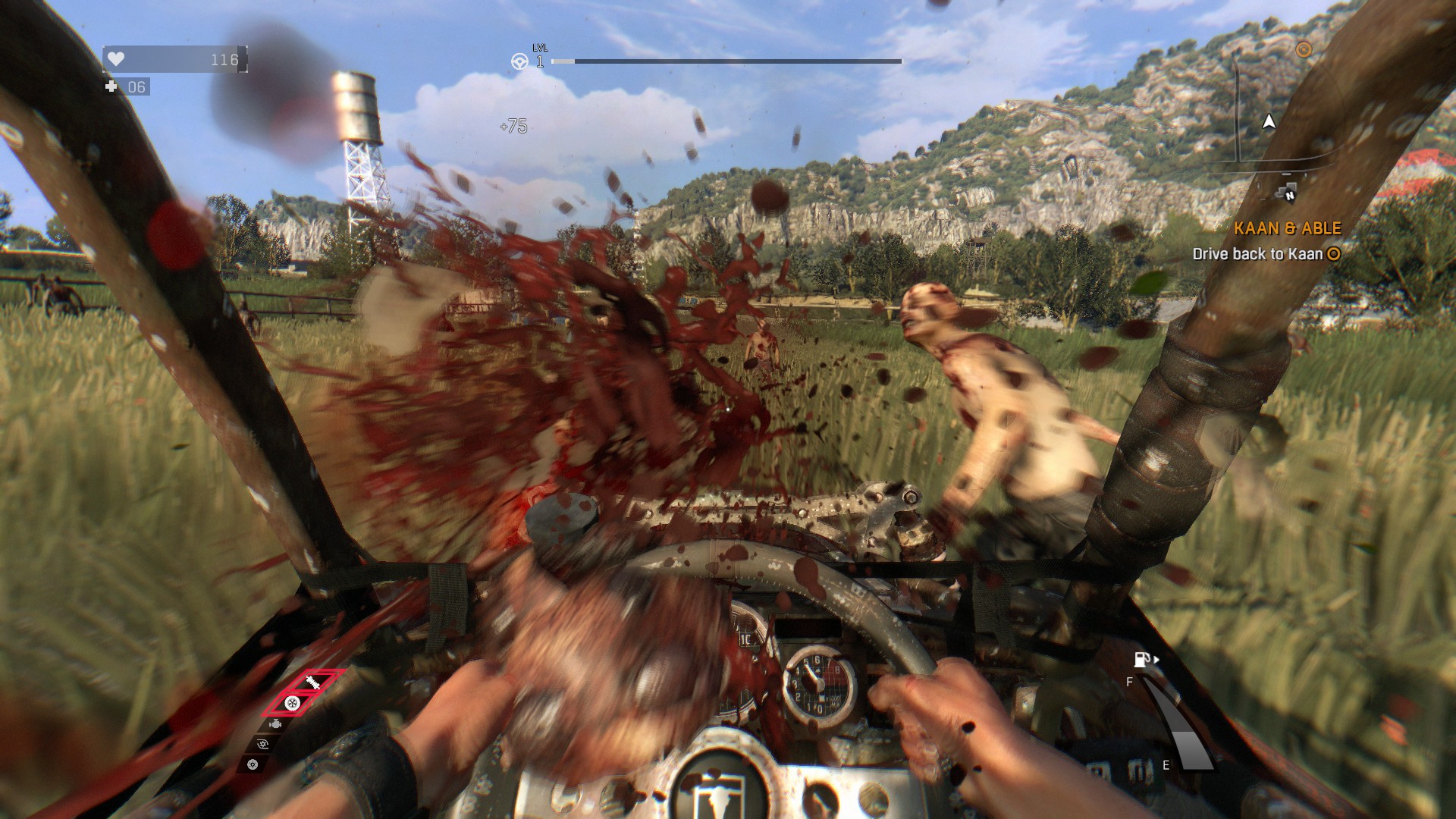Click the brake disc icon

252,764
